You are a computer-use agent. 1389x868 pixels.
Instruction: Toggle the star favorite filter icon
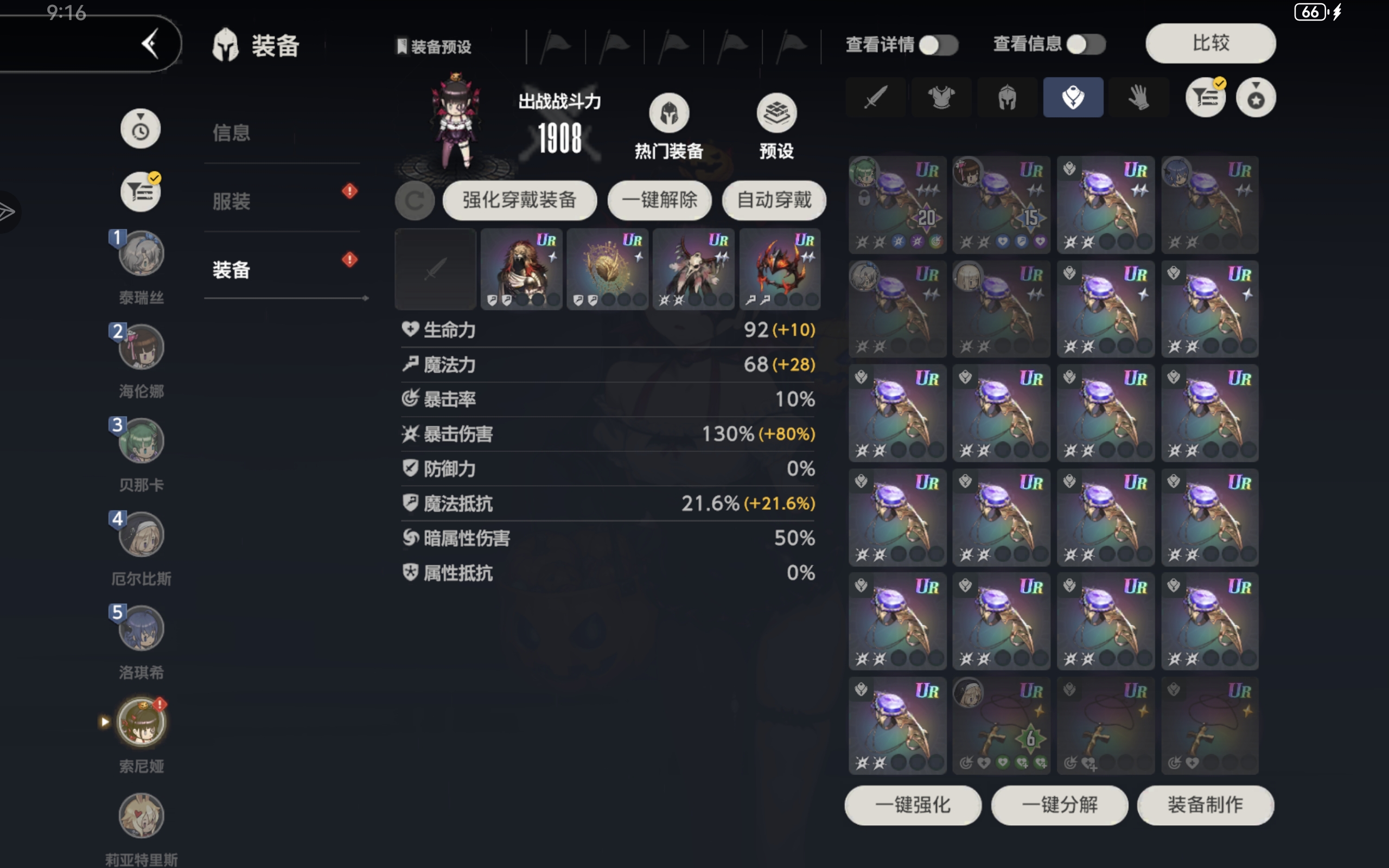pos(1256,98)
